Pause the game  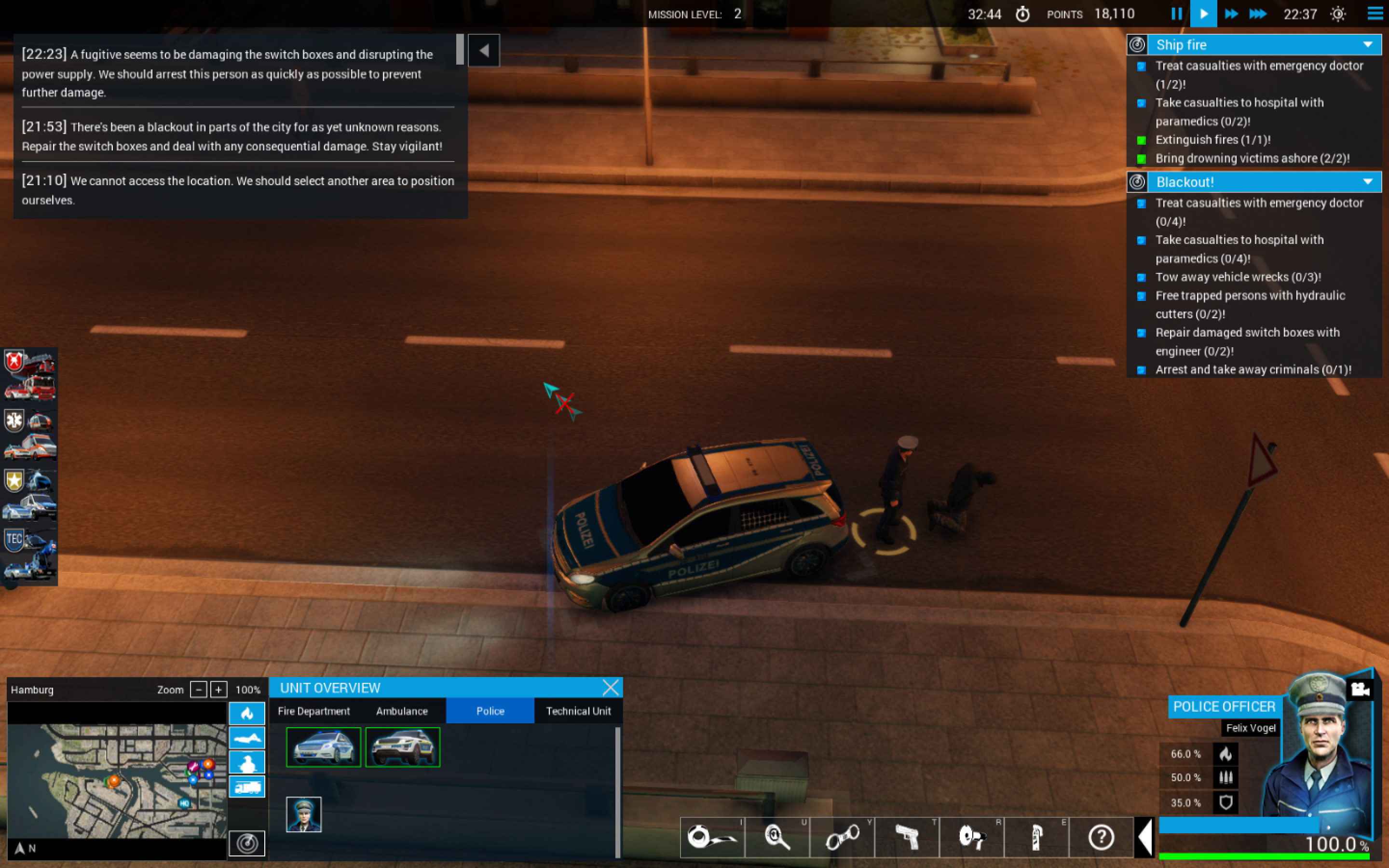[1176, 14]
